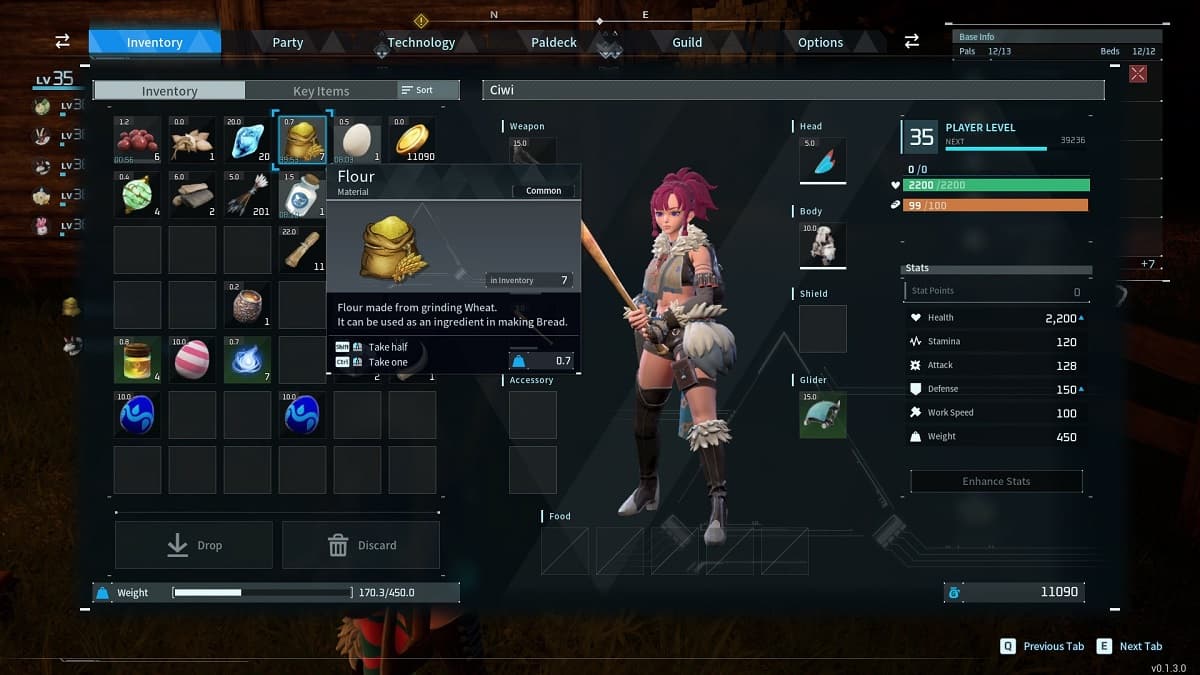Screen dimensions: 1200x675
Task: Select the gold coin stack
Action: [x=412, y=140]
